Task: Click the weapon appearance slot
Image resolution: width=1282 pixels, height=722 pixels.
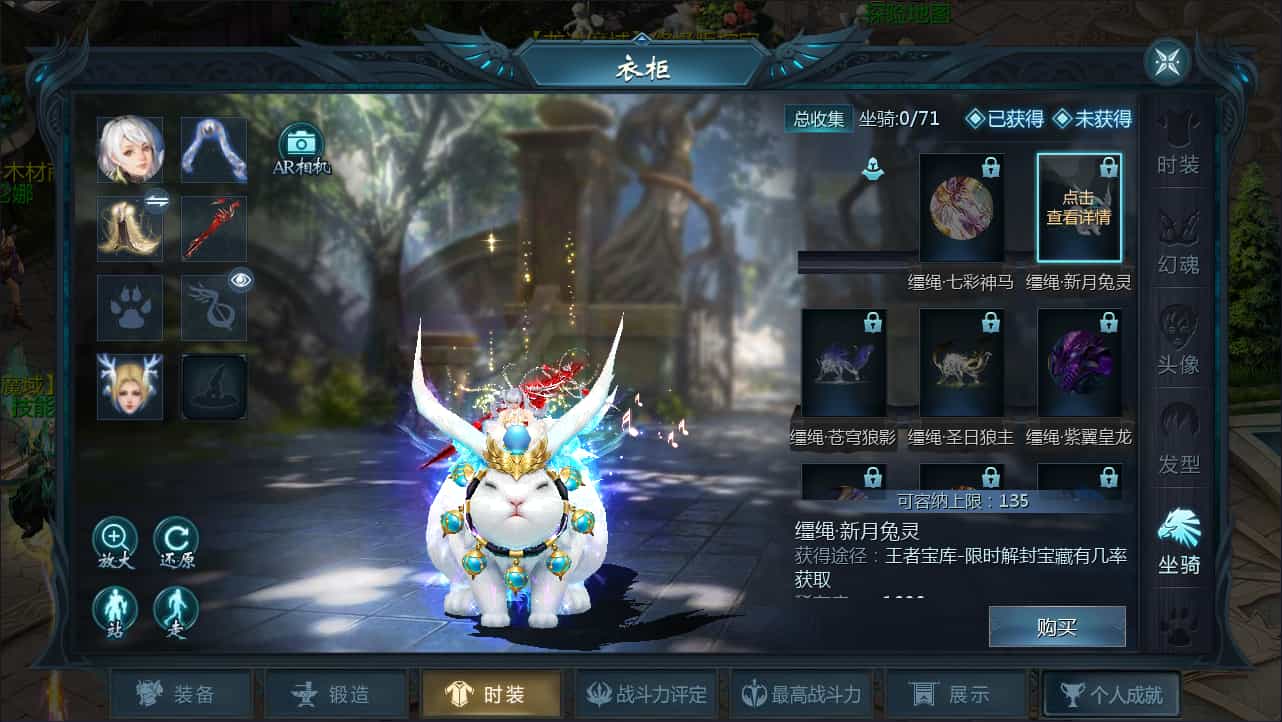Action: coord(213,227)
